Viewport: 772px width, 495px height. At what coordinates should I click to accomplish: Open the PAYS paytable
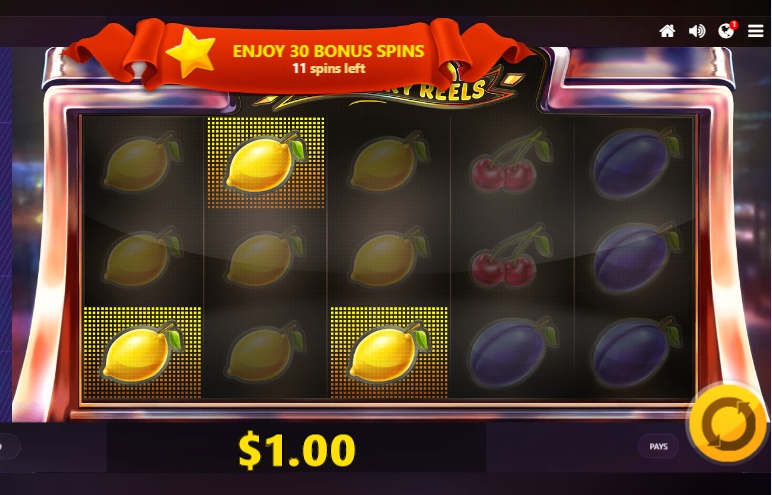[658, 447]
